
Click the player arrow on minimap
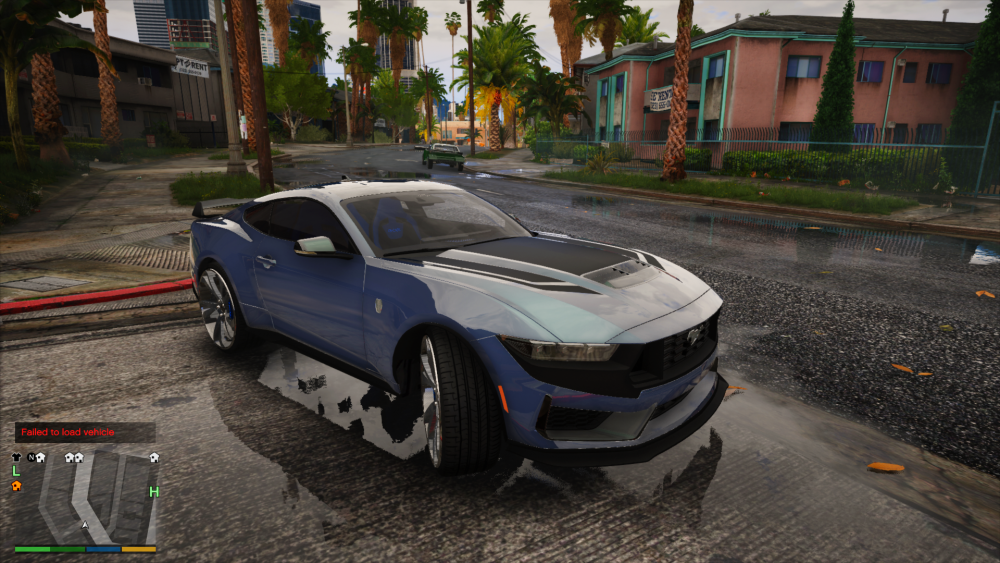point(85,524)
